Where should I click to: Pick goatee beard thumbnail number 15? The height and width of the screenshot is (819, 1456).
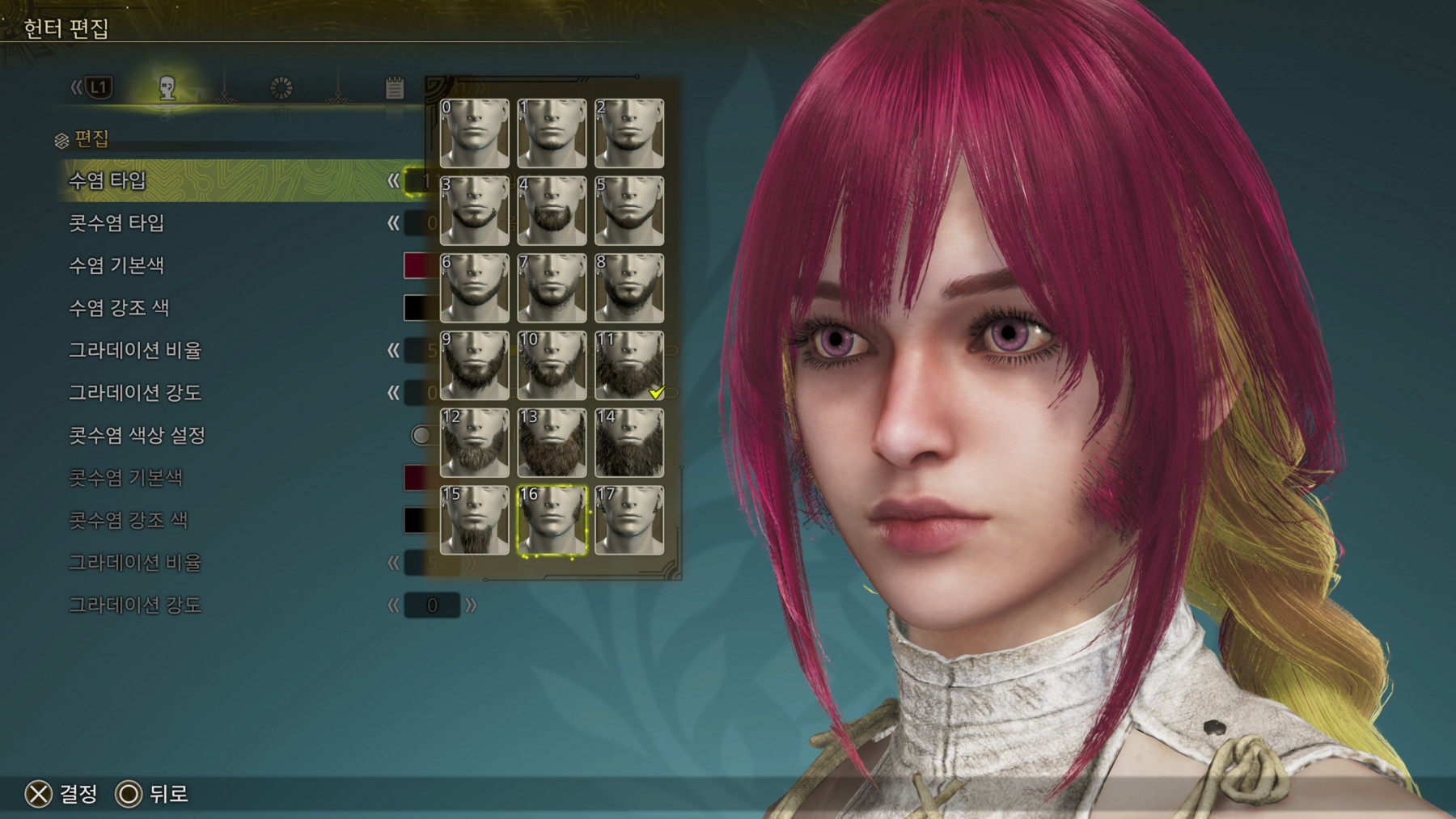475,520
